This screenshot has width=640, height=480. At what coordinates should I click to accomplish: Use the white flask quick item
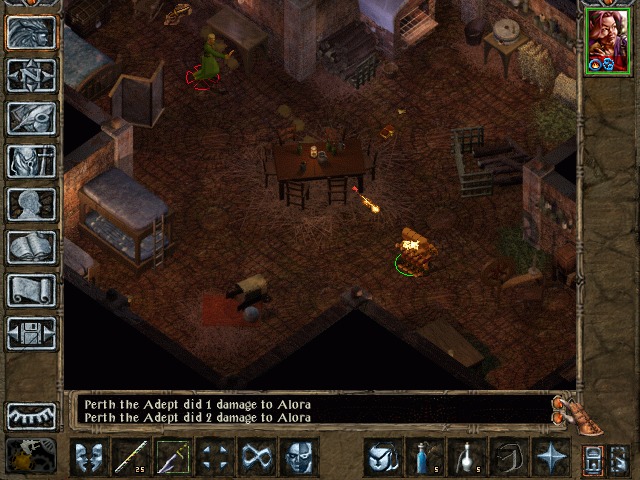(x=467, y=457)
